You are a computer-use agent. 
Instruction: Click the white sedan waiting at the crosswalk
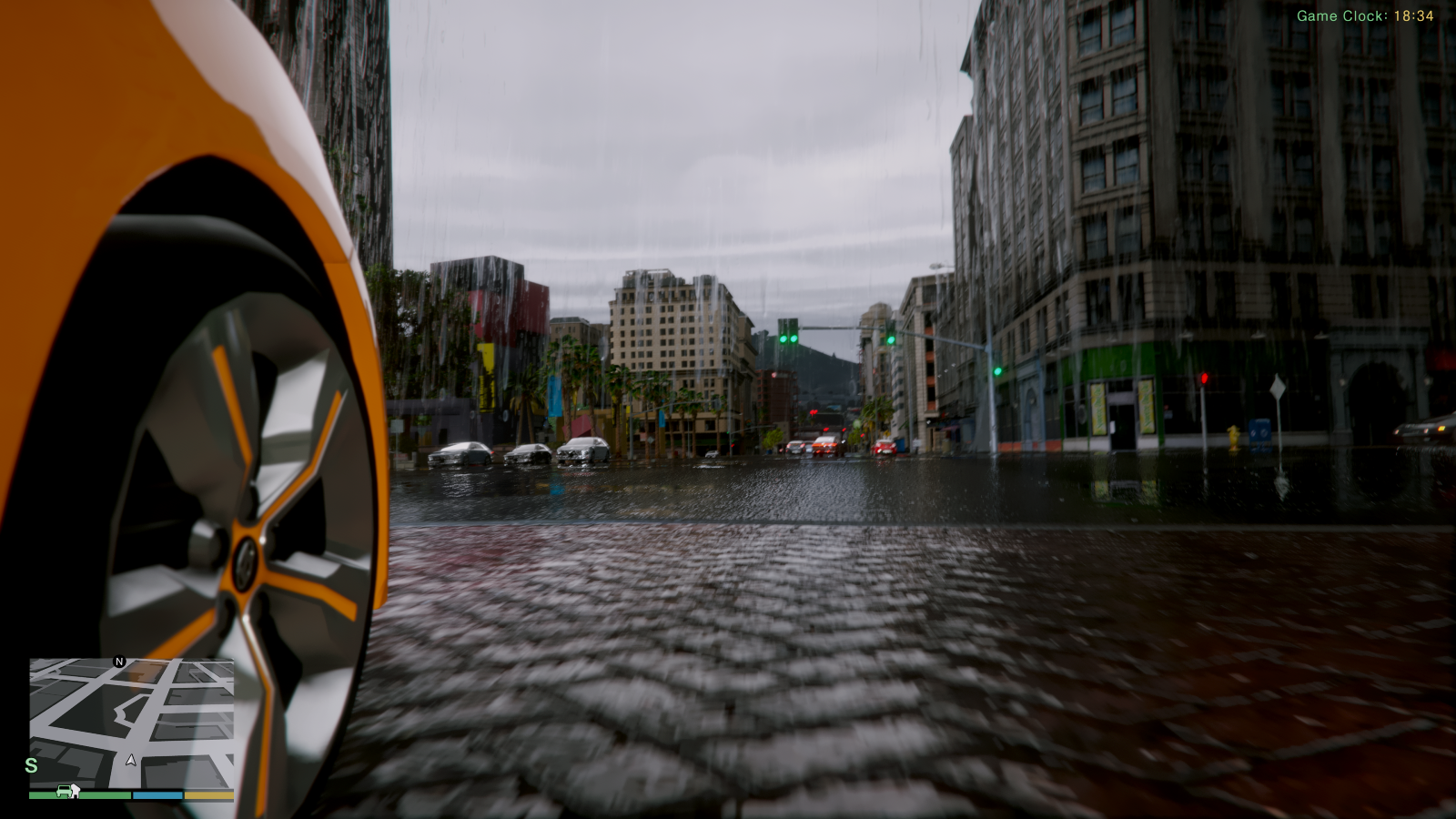[462, 453]
